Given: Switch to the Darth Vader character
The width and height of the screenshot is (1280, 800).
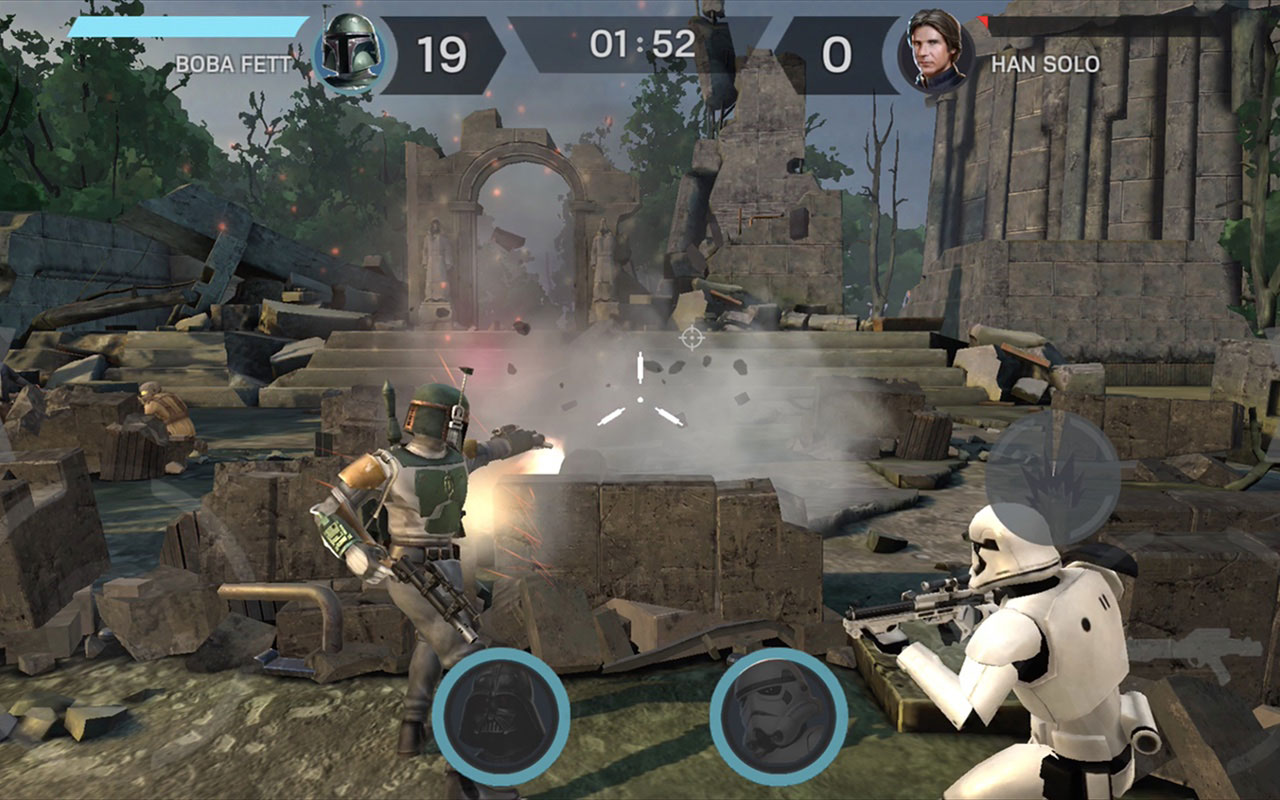Looking at the screenshot, I should pyautogui.click(x=501, y=716).
